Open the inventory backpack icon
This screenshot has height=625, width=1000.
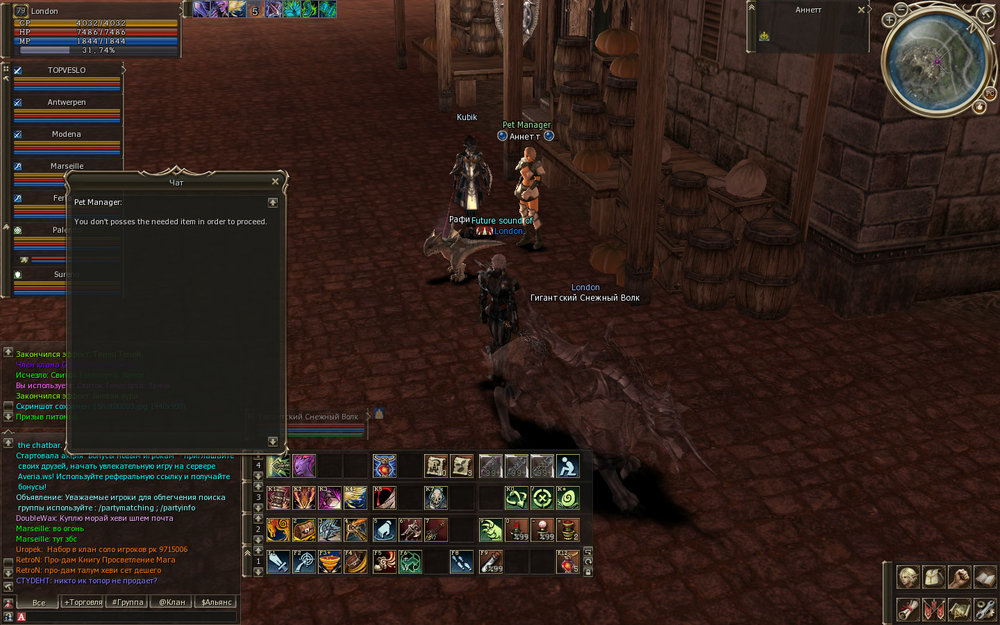click(932, 578)
